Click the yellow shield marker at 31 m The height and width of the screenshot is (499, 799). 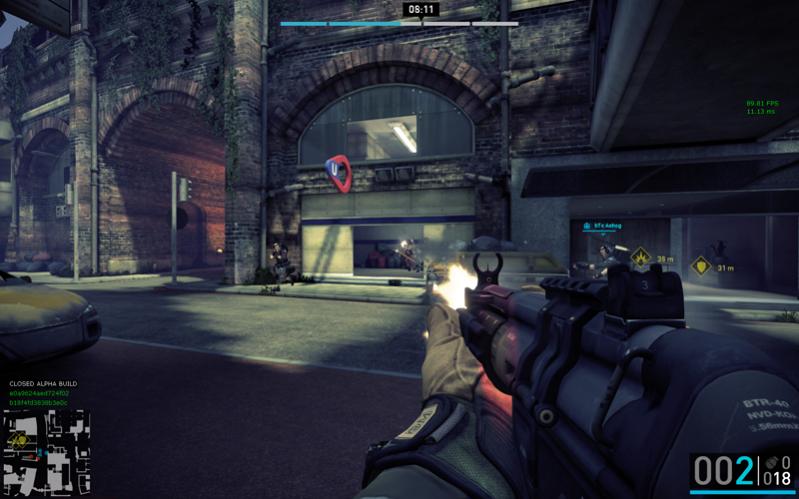pyautogui.click(x=701, y=266)
